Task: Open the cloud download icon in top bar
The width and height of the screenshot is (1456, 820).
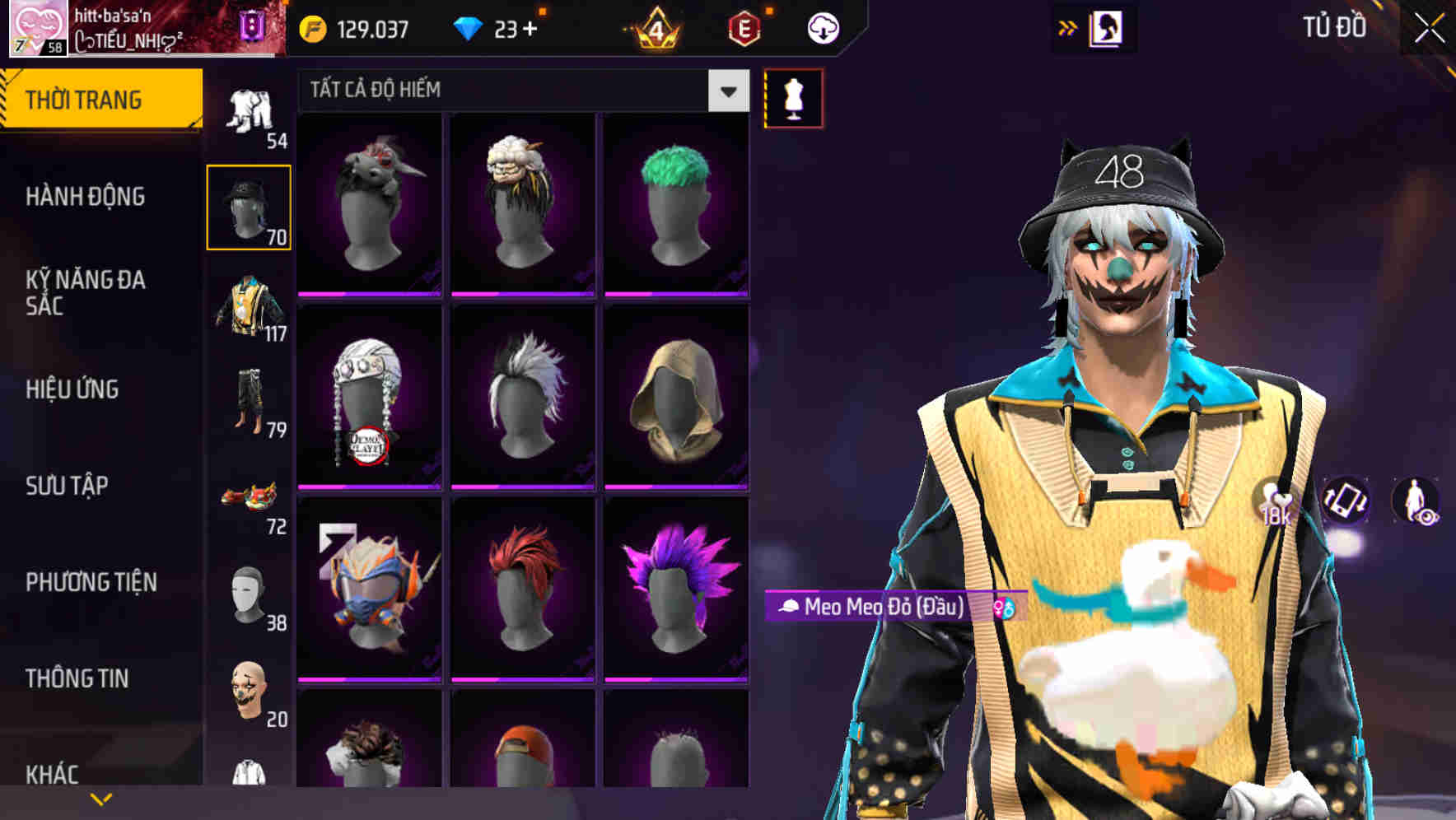Action: click(x=824, y=27)
